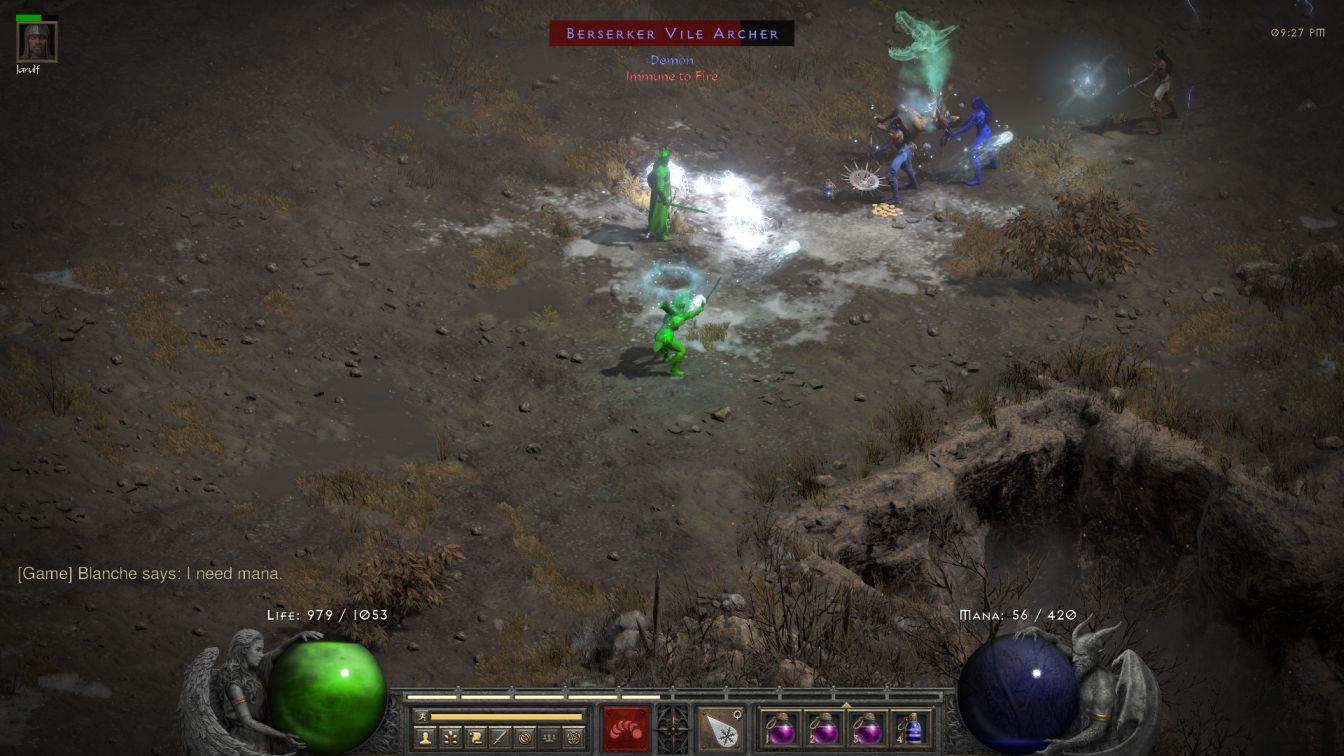Toggle the run/walk icon beside the stamina bar
The width and height of the screenshot is (1344, 756).
click(x=423, y=716)
